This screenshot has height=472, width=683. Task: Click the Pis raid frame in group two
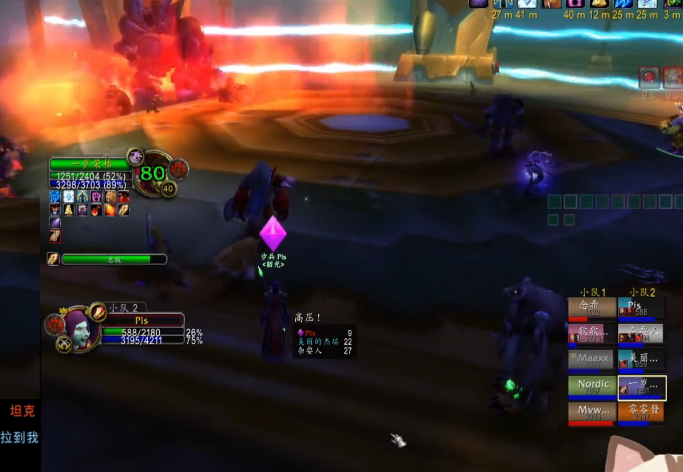642,307
